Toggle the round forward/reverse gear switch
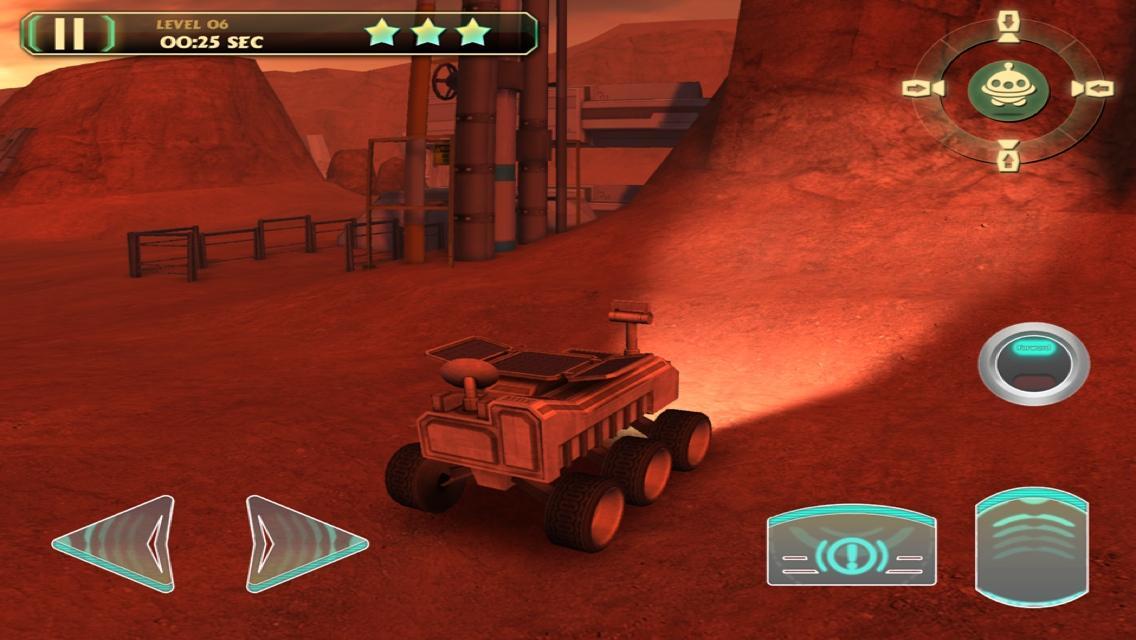Viewport: 1136px width, 640px height. point(1033,363)
